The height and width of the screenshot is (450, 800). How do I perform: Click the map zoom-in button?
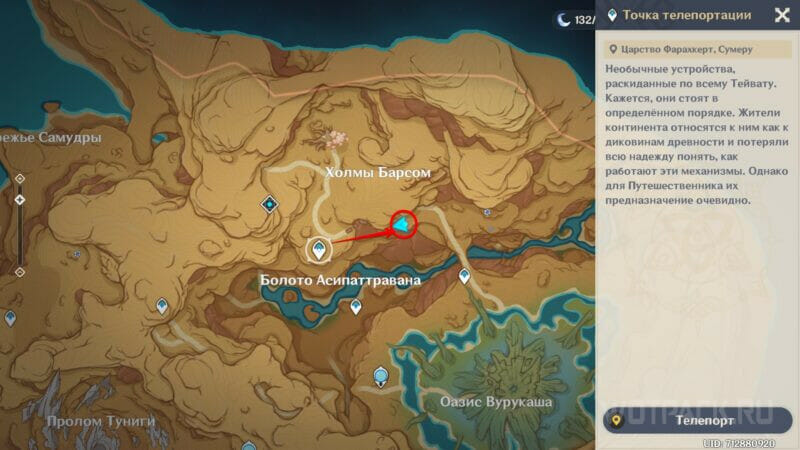pyautogui.click(x=19, y=179)
